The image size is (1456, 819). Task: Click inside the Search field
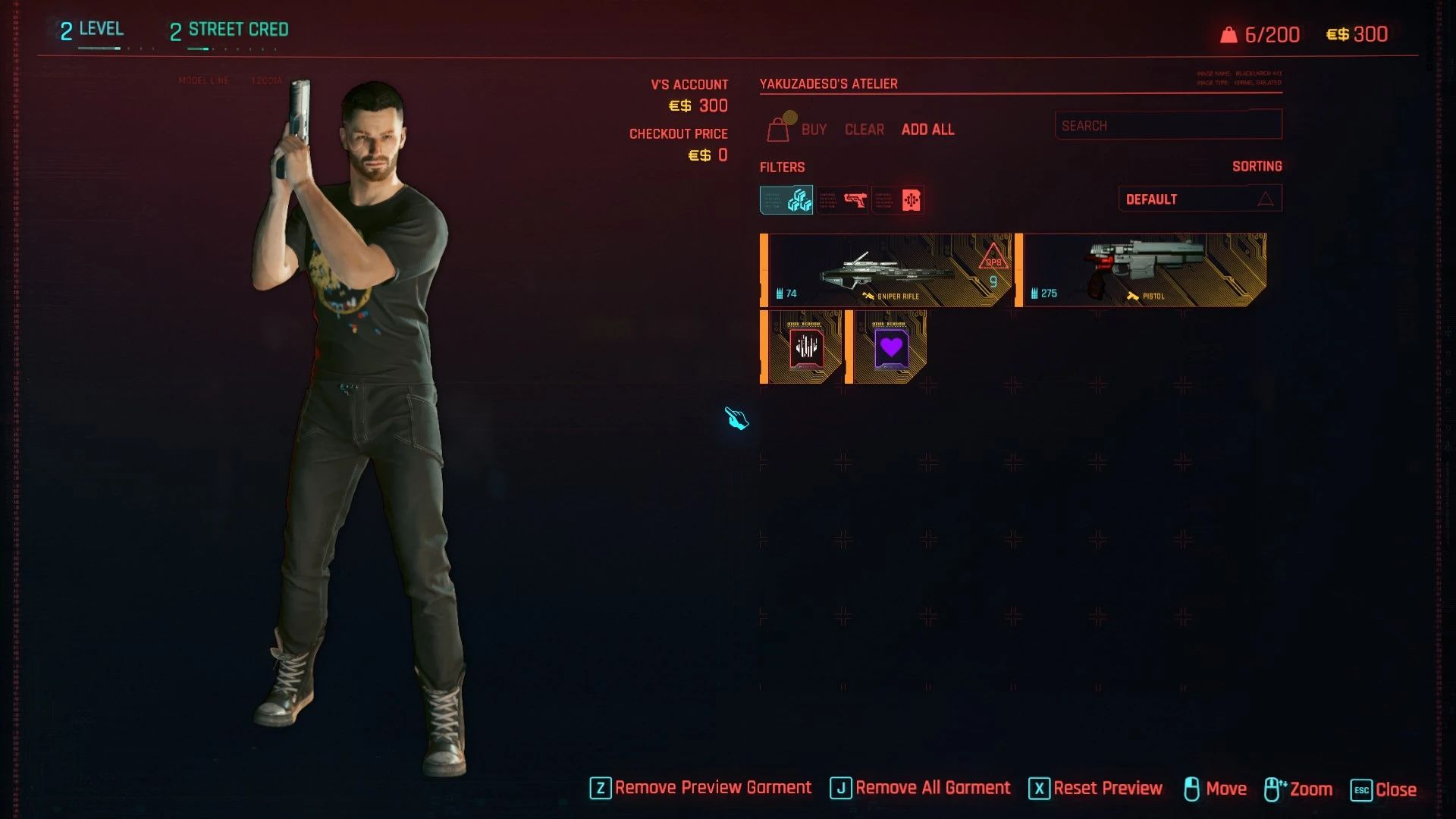point(1168,125)
